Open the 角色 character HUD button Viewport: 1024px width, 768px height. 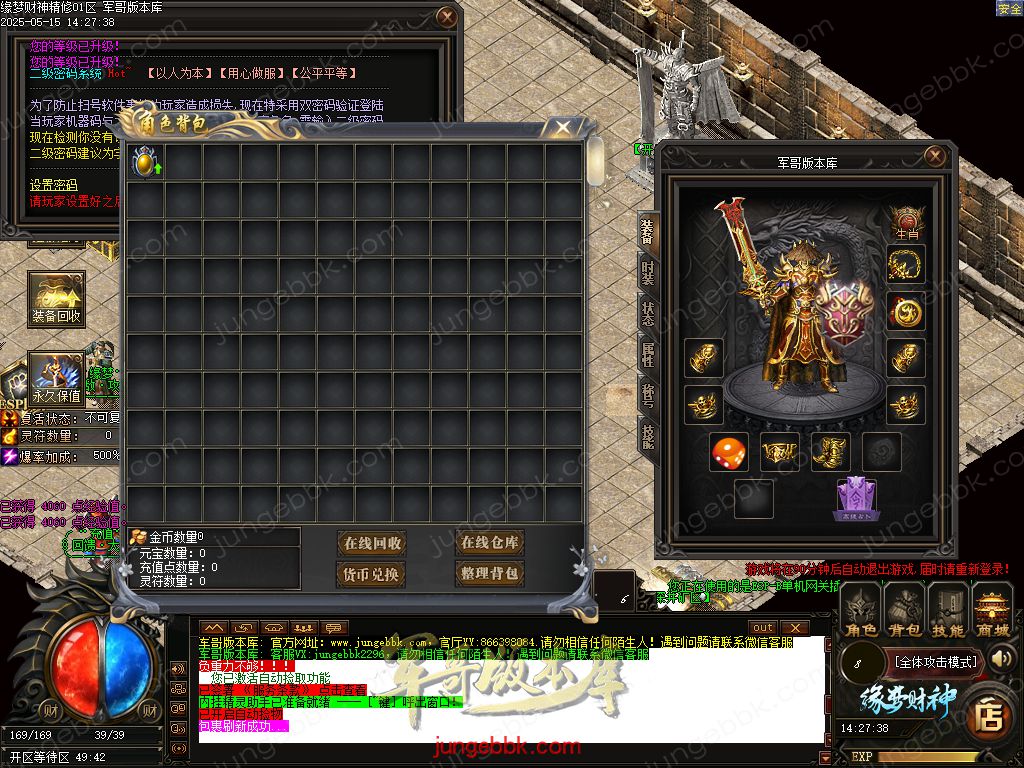(x=860, y=612)
